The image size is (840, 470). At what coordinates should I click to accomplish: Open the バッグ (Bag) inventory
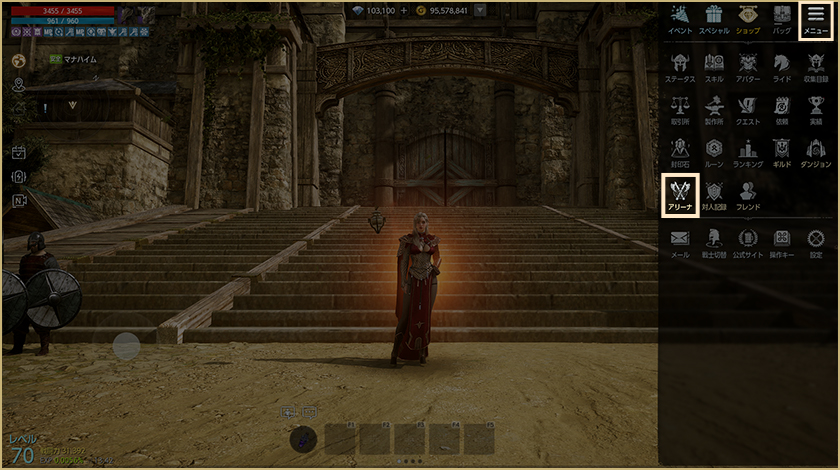[x=782, y=19]
